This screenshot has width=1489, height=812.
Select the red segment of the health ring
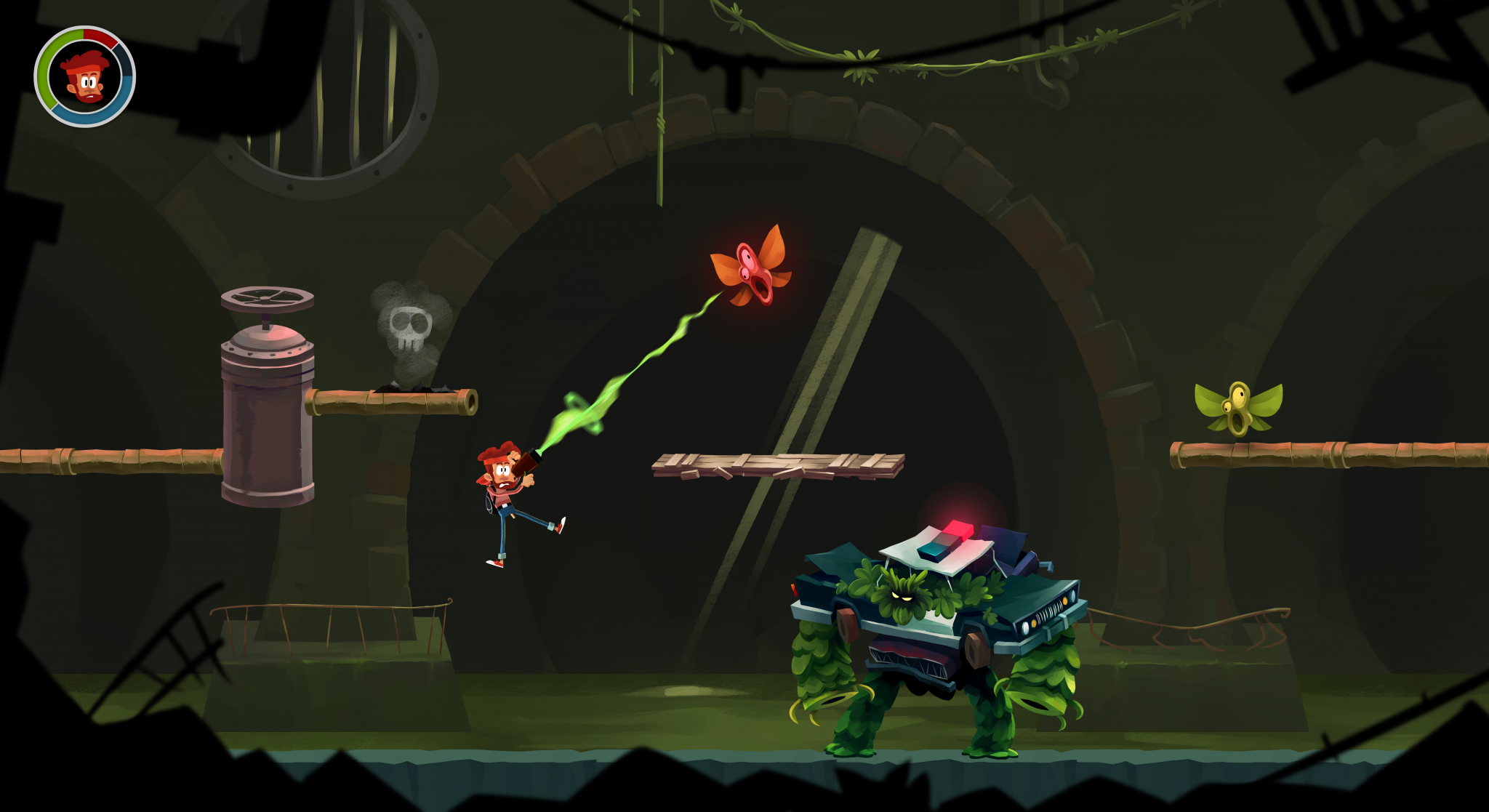[x=97, y=36]
